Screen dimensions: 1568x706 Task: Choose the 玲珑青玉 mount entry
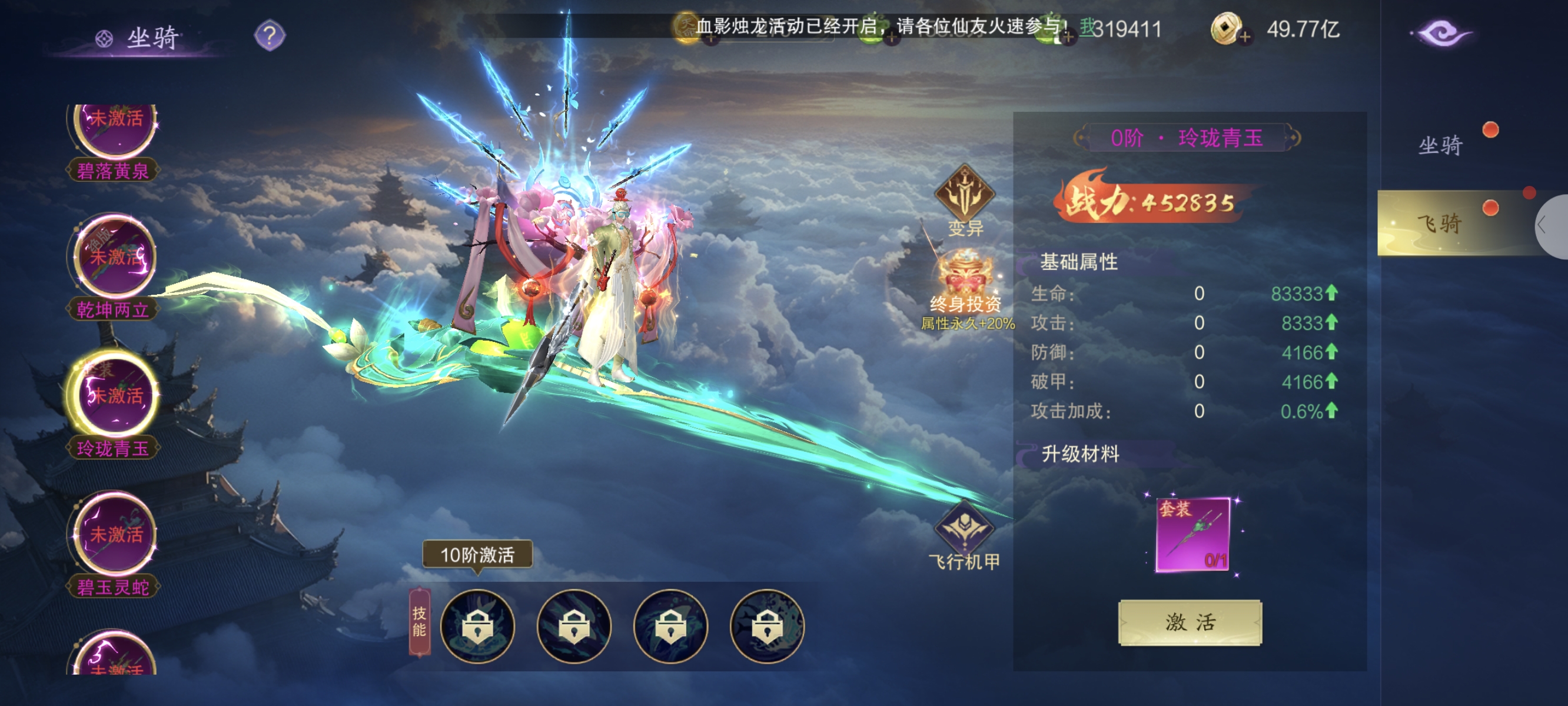pos(114,405)
